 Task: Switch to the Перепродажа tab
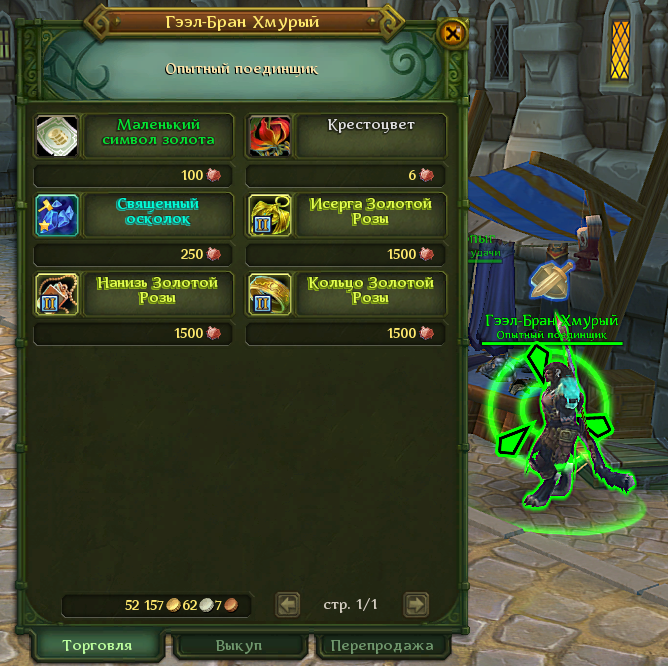[381, 645]
